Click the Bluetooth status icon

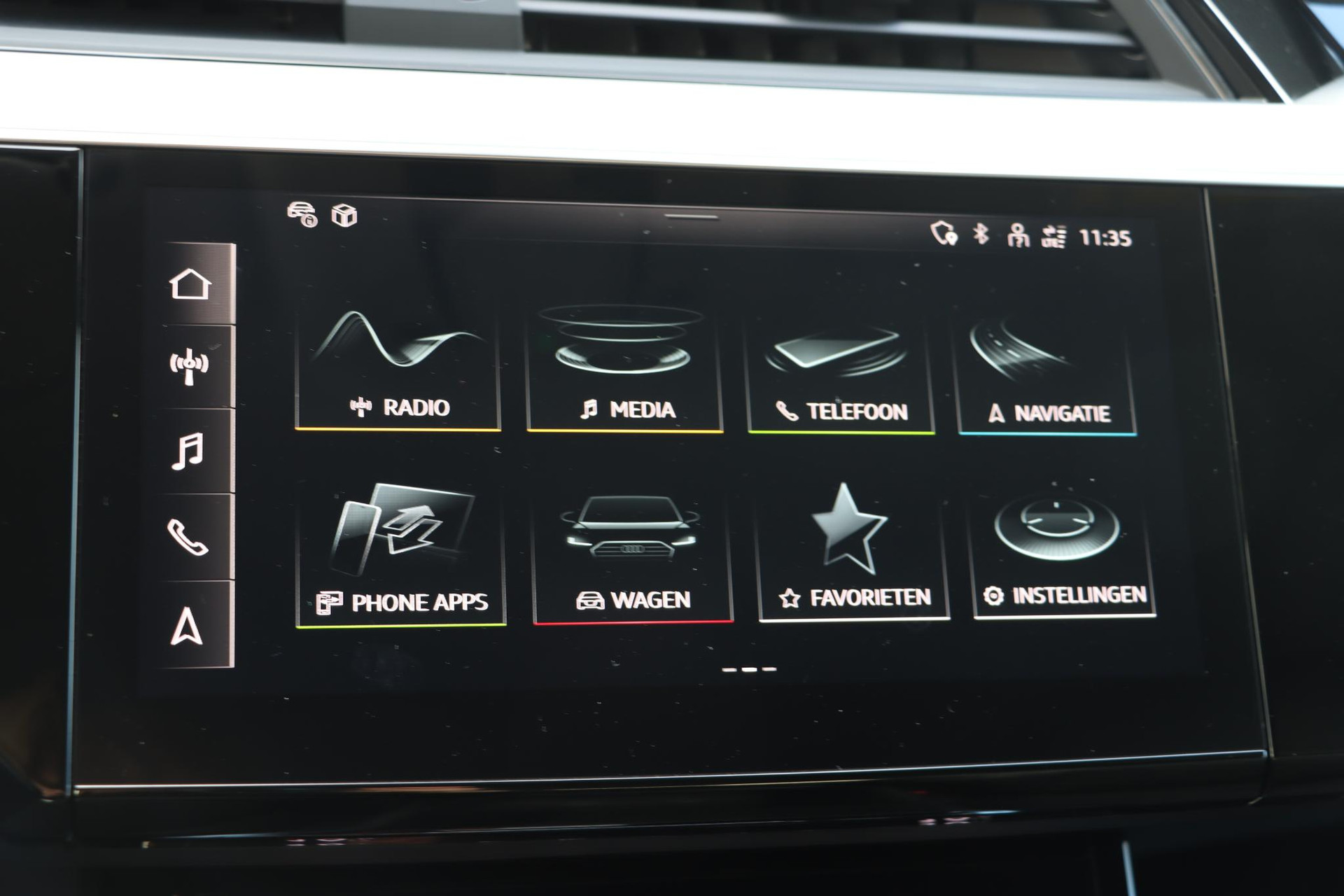click(x=981, y=234)
